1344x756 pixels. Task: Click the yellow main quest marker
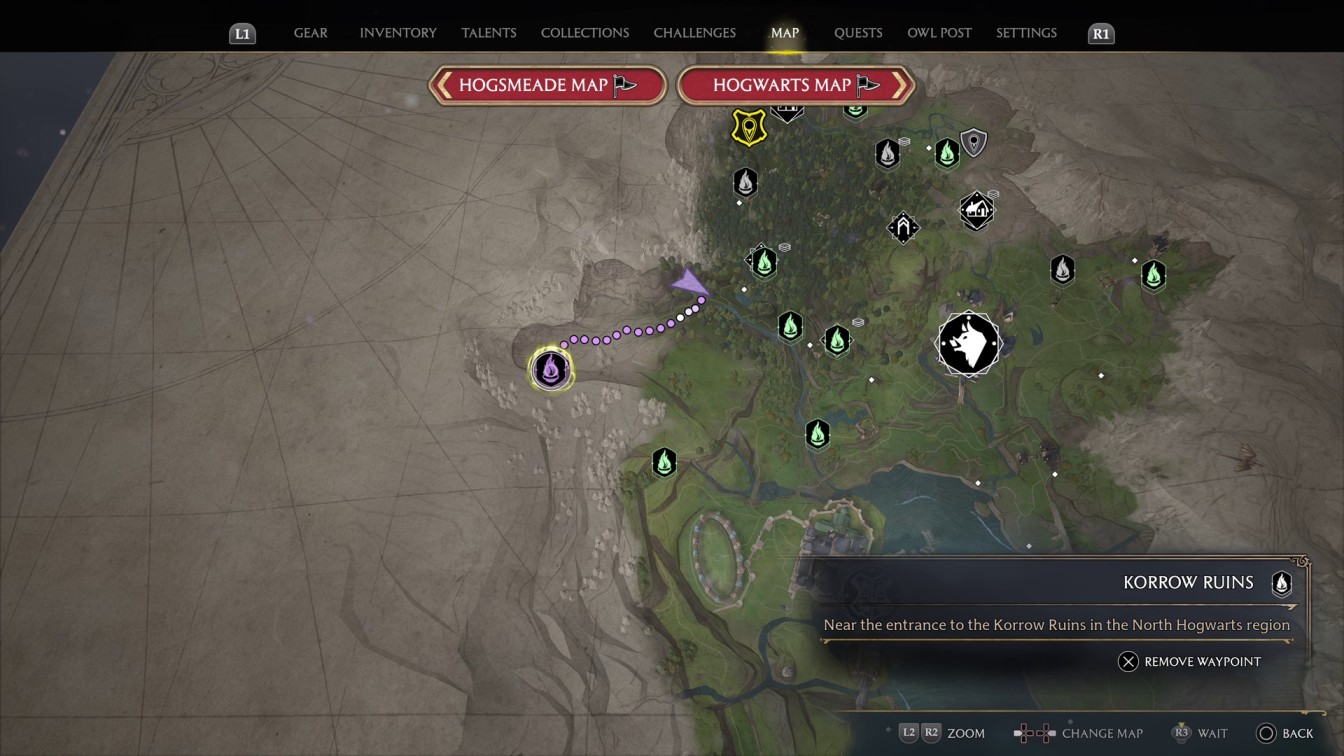(x=748, y=128)
